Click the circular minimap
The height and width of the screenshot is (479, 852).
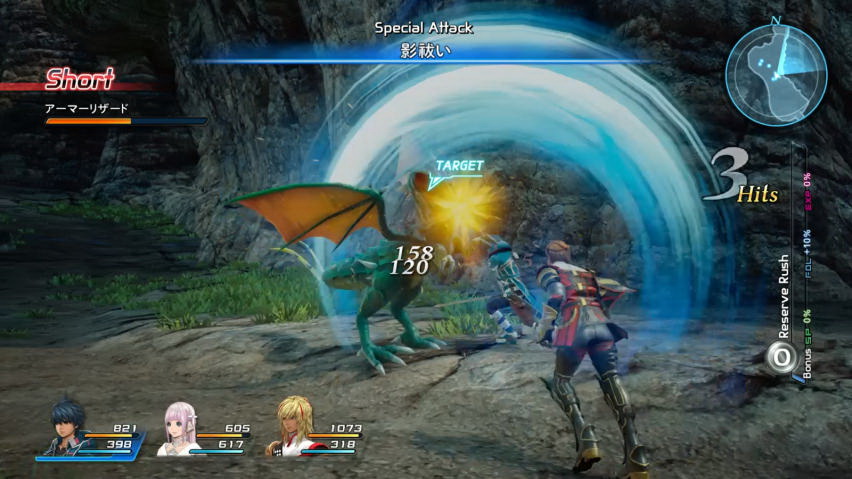coord(776,73)
